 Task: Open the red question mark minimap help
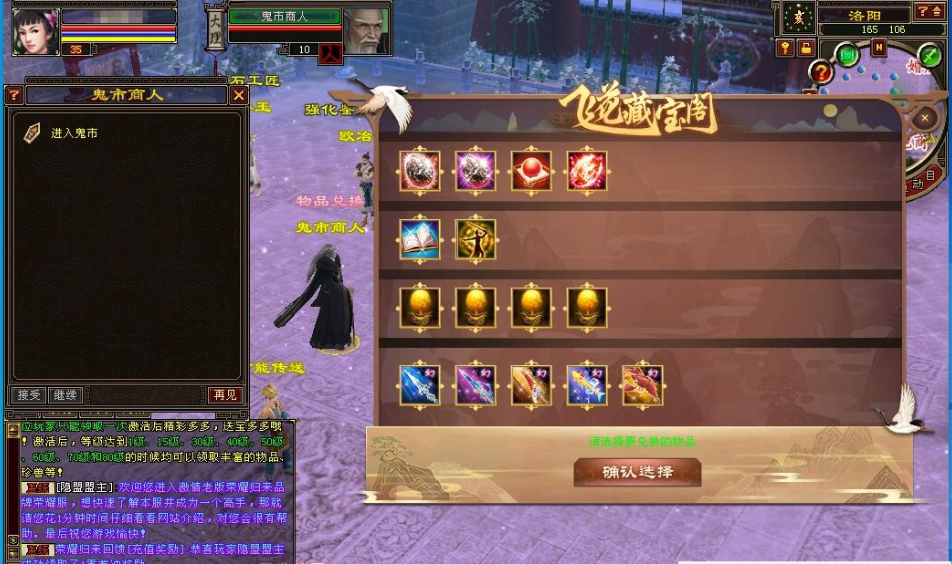[821, 72]
